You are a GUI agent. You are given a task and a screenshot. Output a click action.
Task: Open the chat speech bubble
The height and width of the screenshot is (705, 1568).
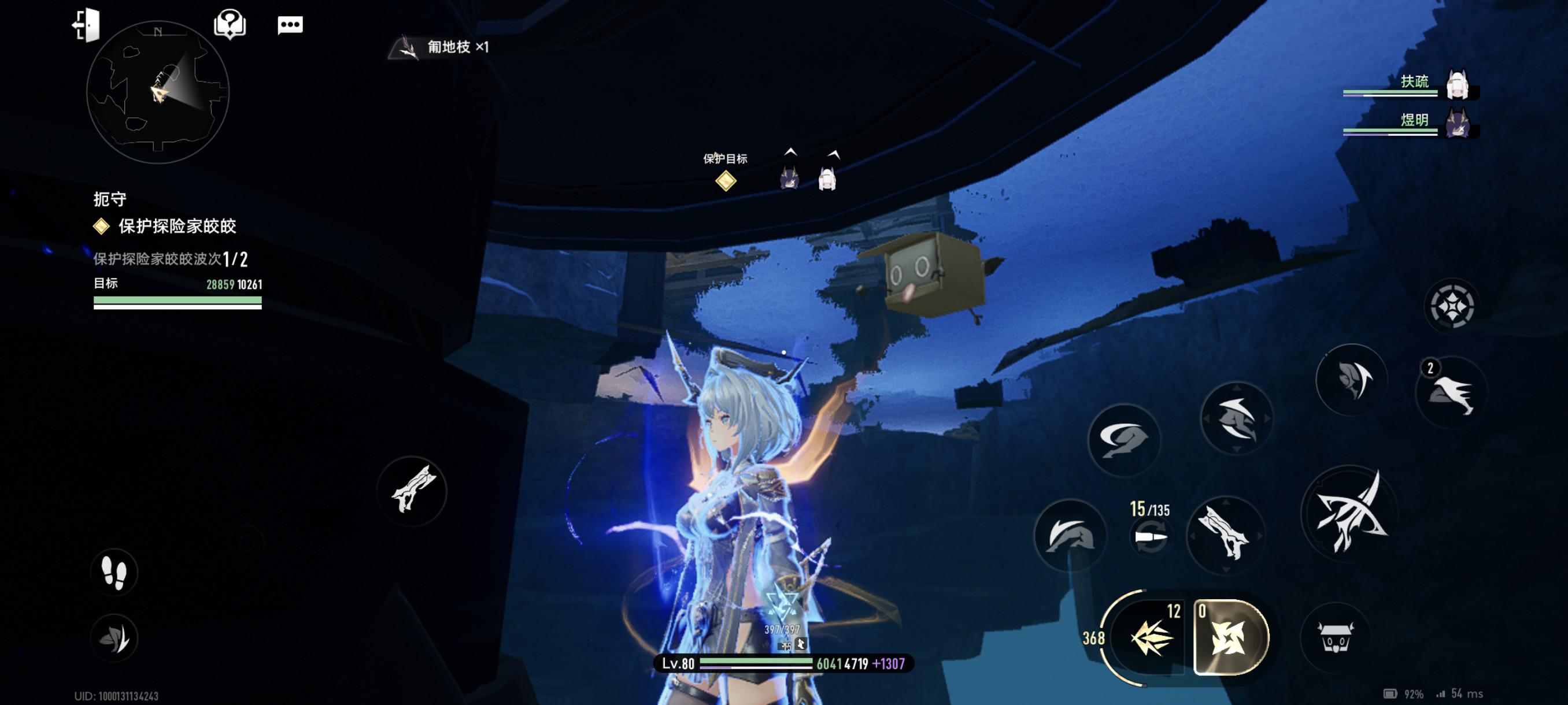[290, 25]
